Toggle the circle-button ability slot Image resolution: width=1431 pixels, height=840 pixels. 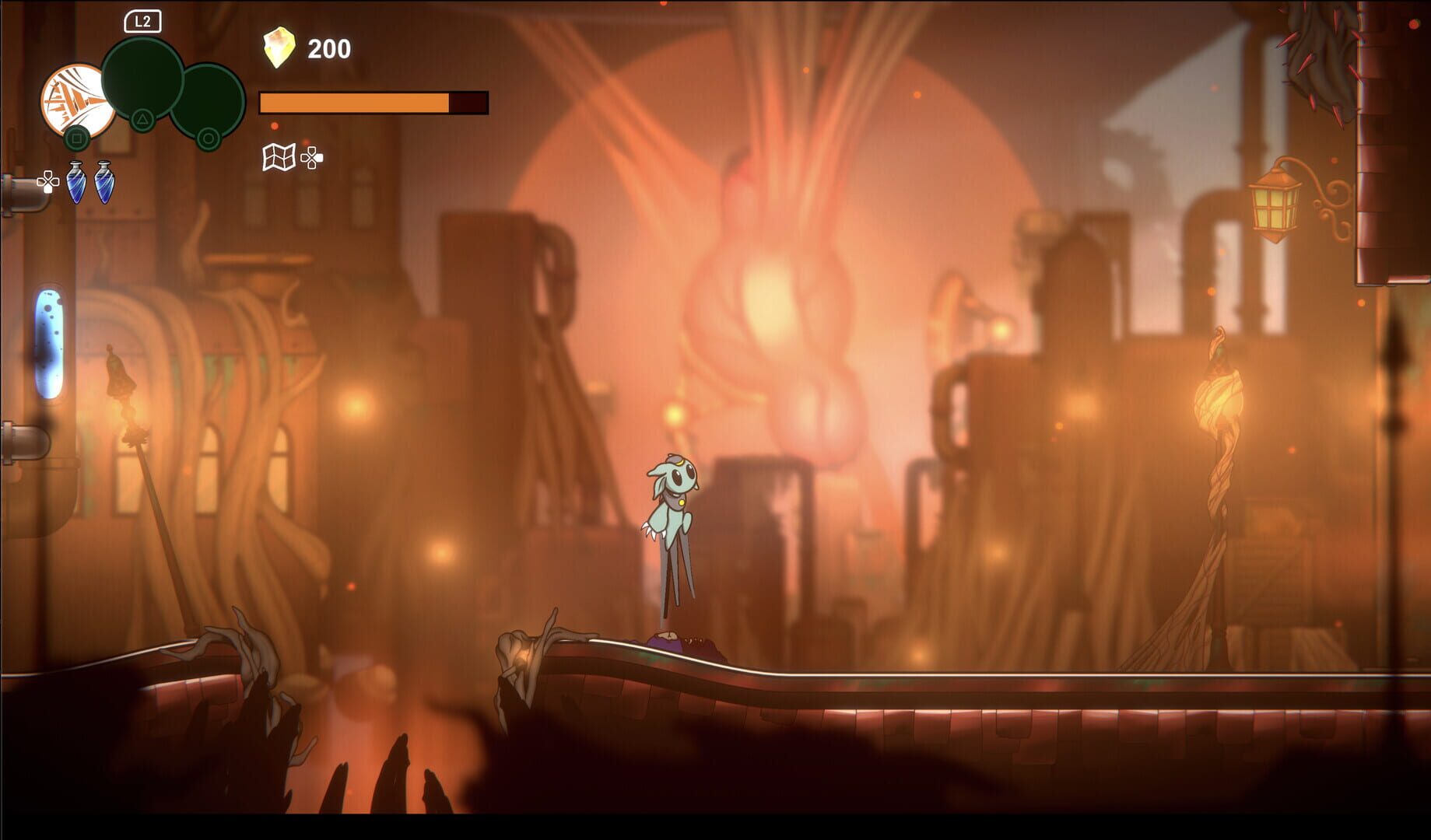click(x=209, y=138)
